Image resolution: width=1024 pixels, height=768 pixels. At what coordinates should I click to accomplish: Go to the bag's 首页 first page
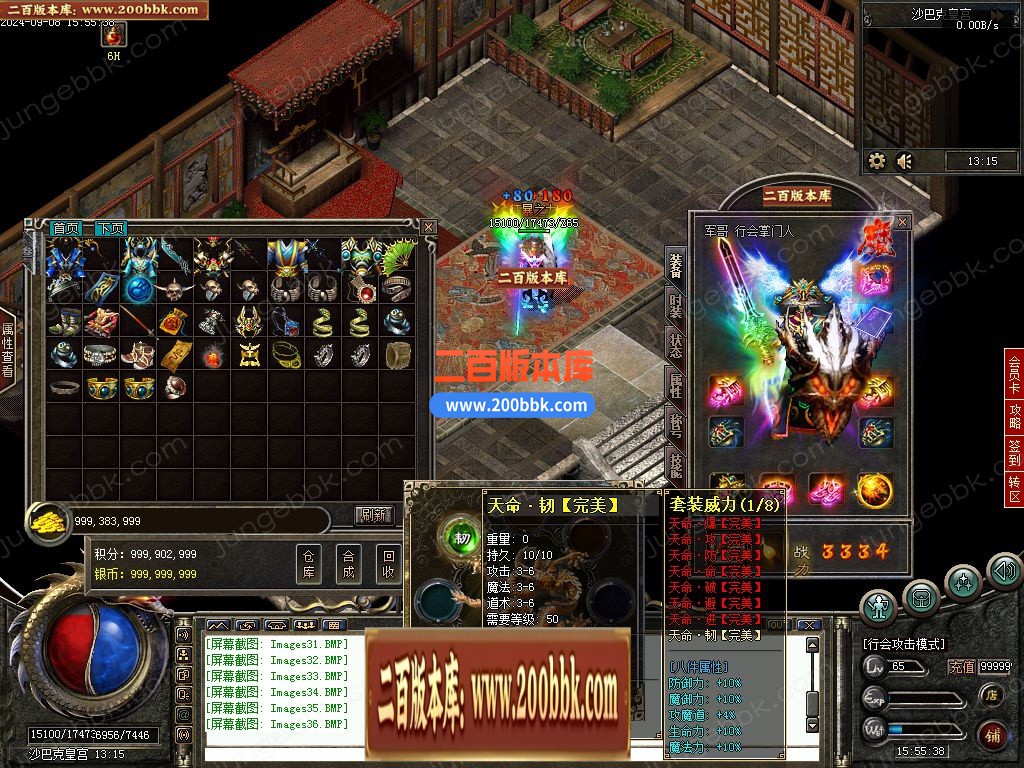67,229
